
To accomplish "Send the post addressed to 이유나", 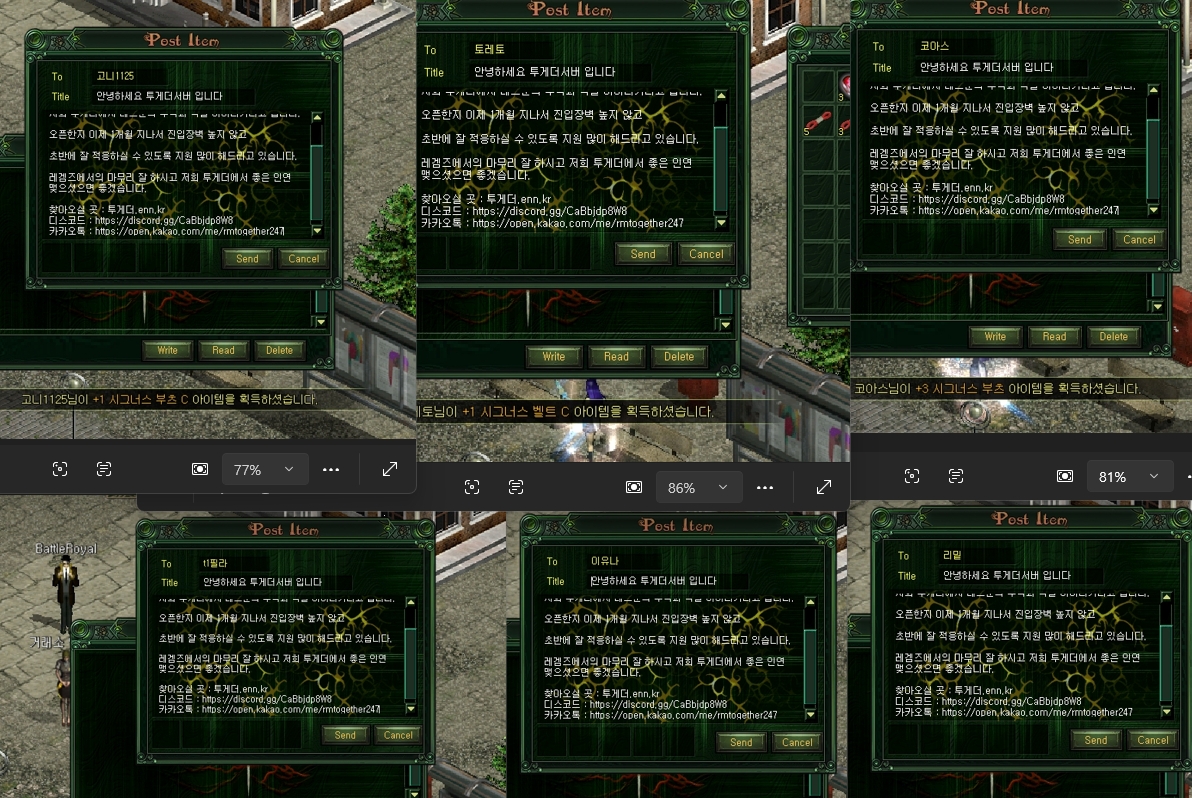I will point(741,742).
